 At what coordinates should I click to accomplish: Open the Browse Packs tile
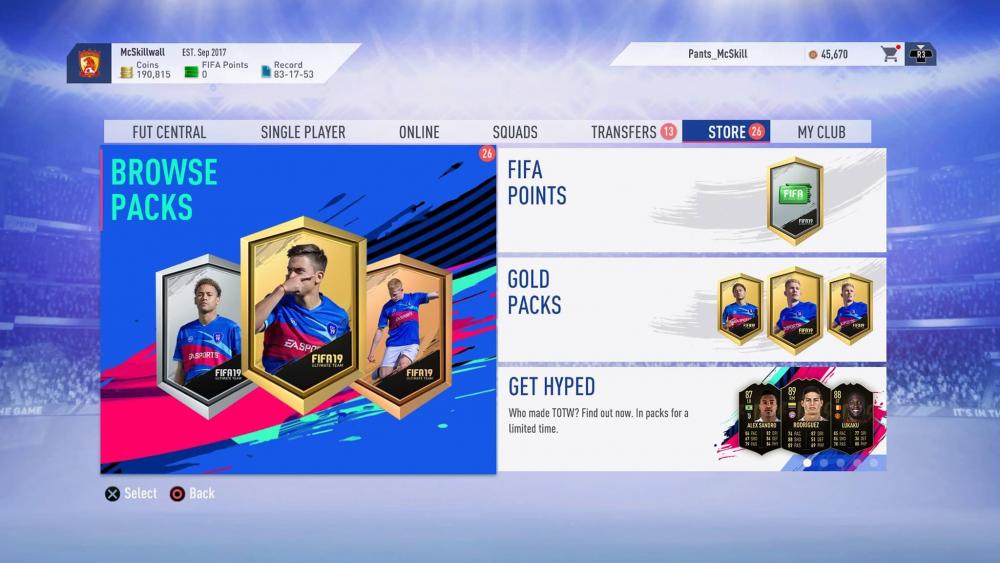(298, 310)
